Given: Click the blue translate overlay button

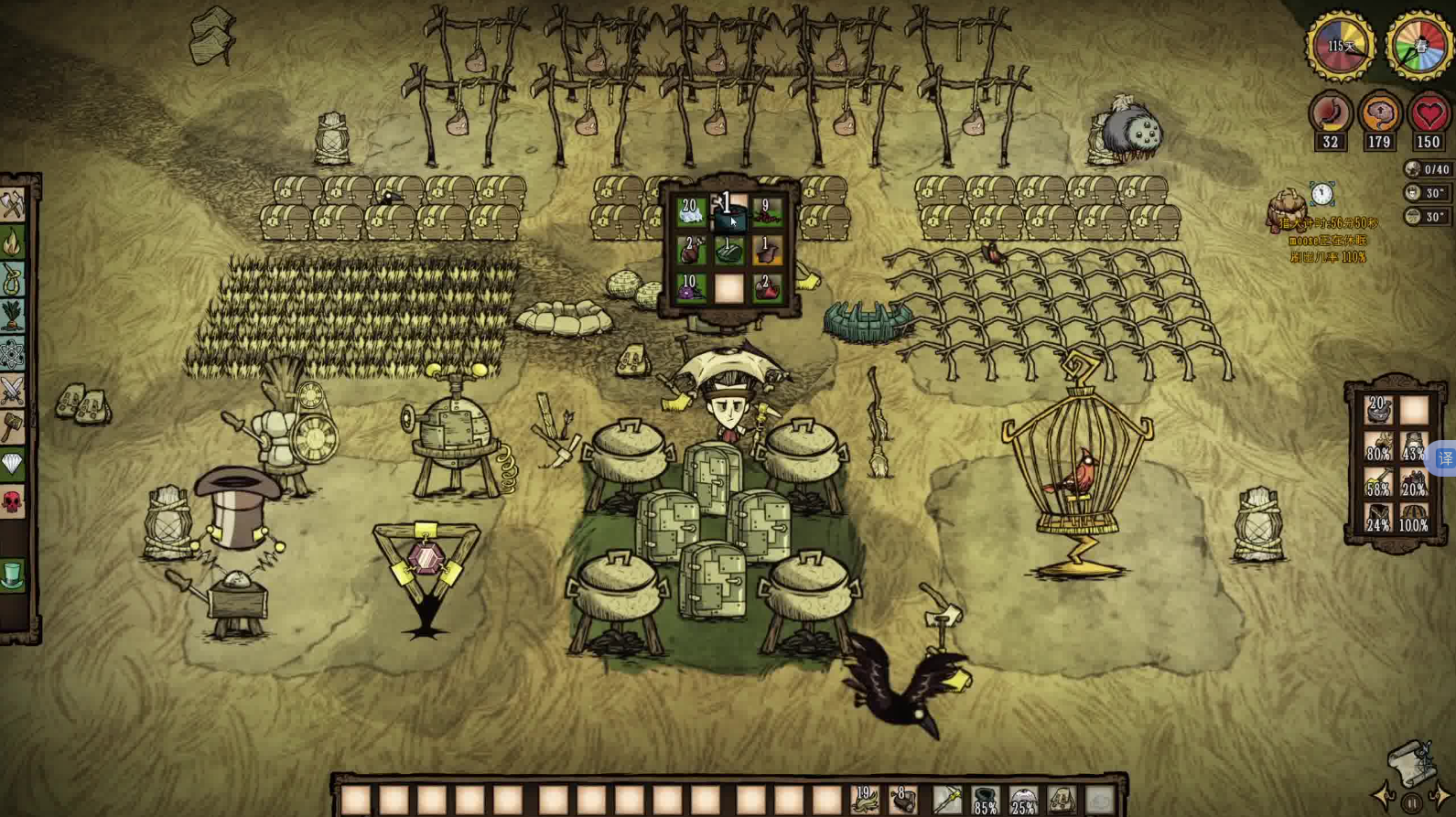Looking at the screenshot, I should pos(1445,458).
